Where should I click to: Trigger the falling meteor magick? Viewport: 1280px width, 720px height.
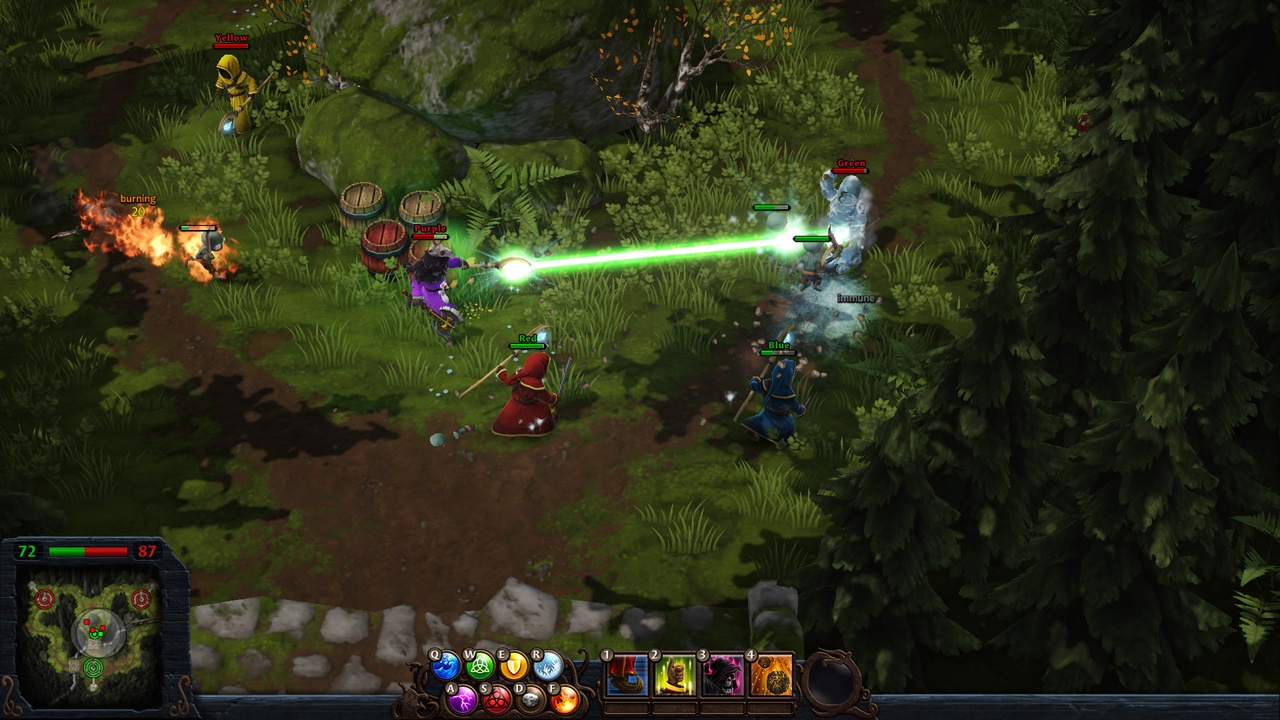click(770, 676)
